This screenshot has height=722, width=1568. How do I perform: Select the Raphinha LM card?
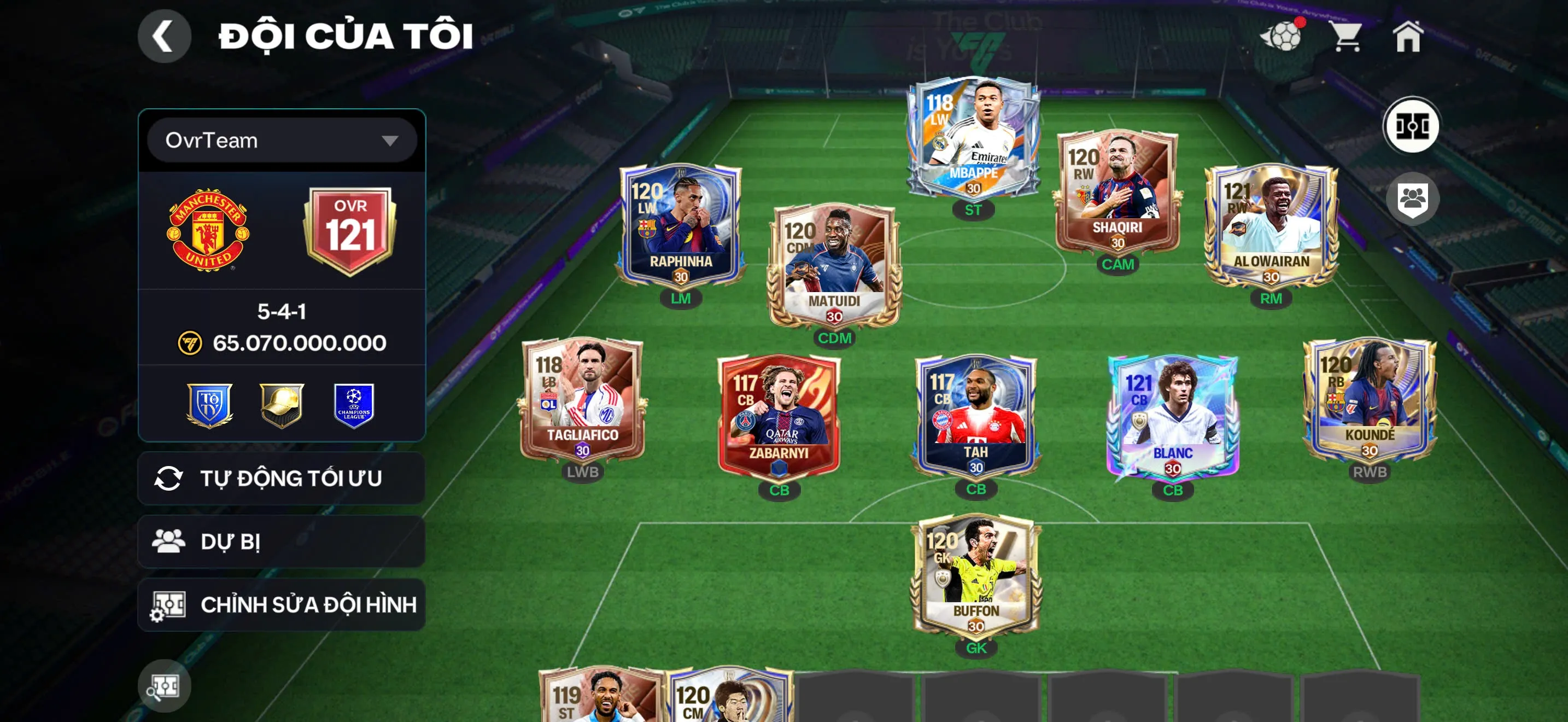(x=681, y=225)
